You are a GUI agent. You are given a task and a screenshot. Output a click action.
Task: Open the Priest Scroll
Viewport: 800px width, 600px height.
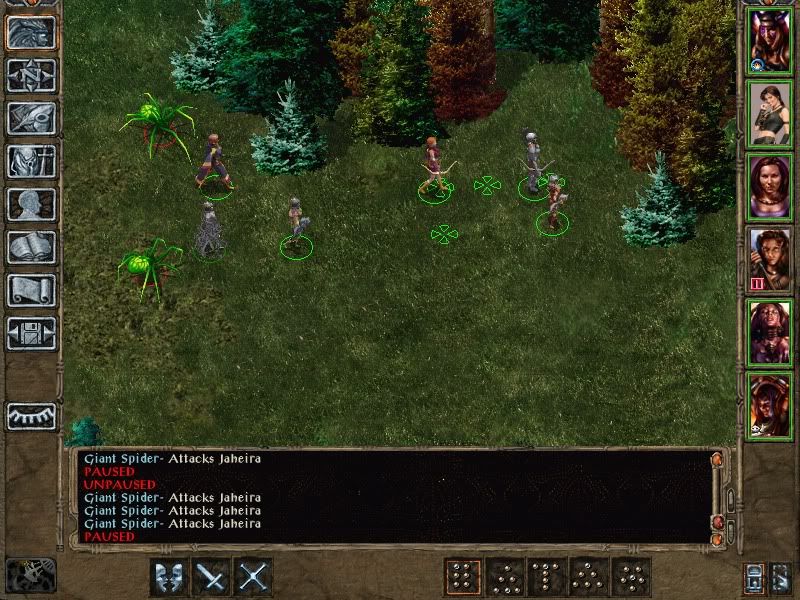click(x=31, y=290)
